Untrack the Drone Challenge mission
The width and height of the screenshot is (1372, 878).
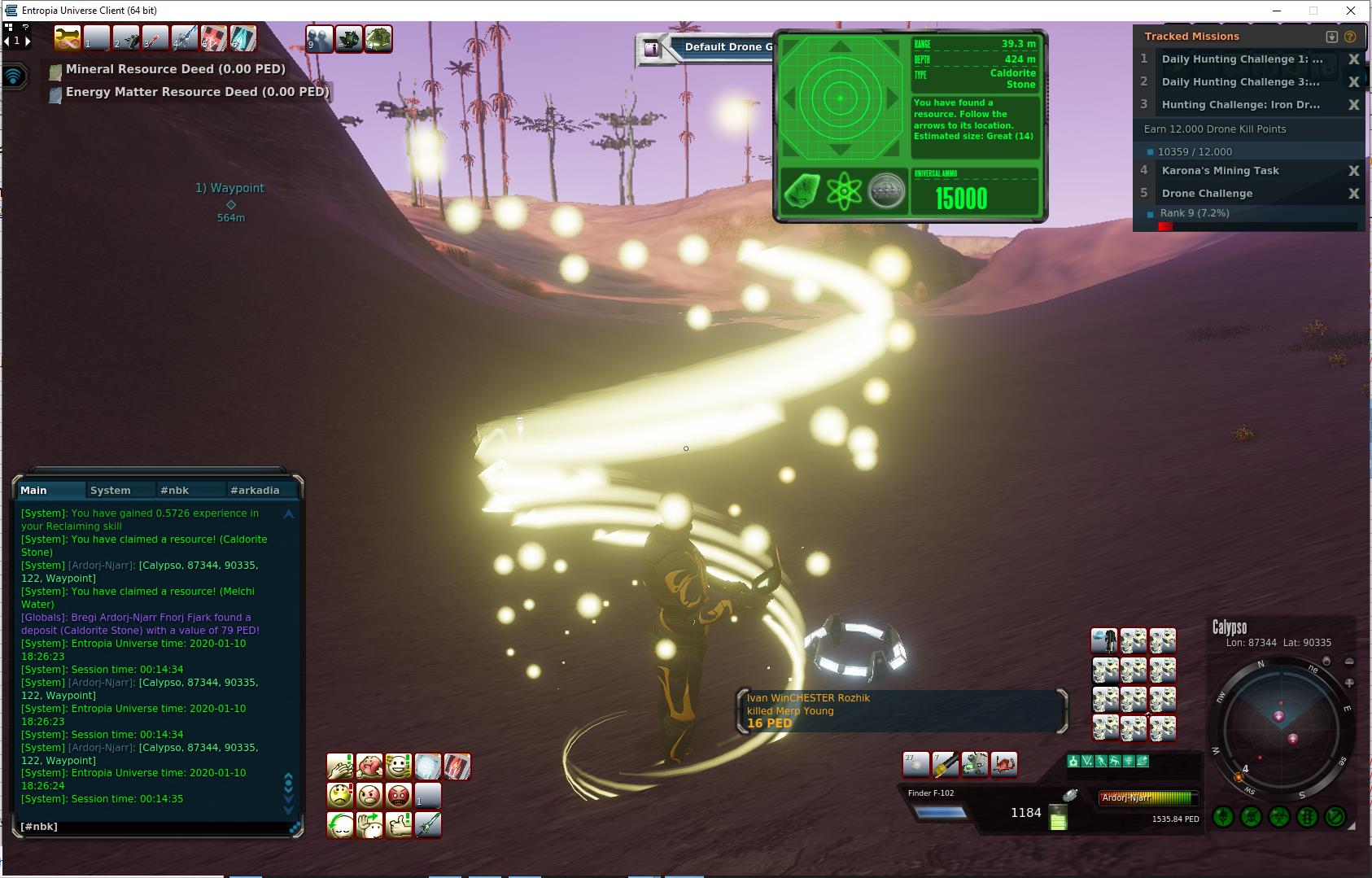(x=1353, y=194)
